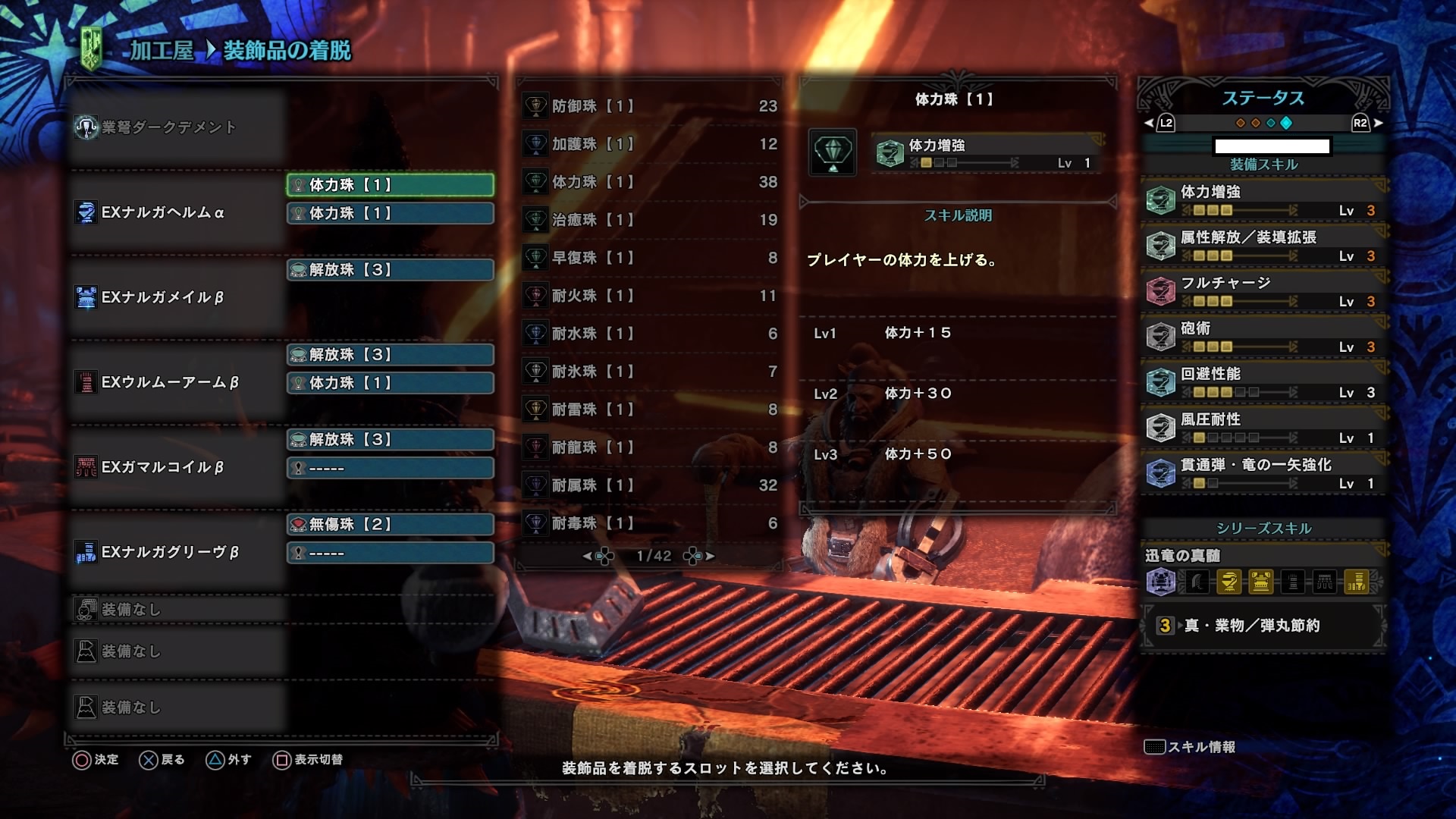Pick the 治癒珠【1】 list entry

(x=649, y=220)
